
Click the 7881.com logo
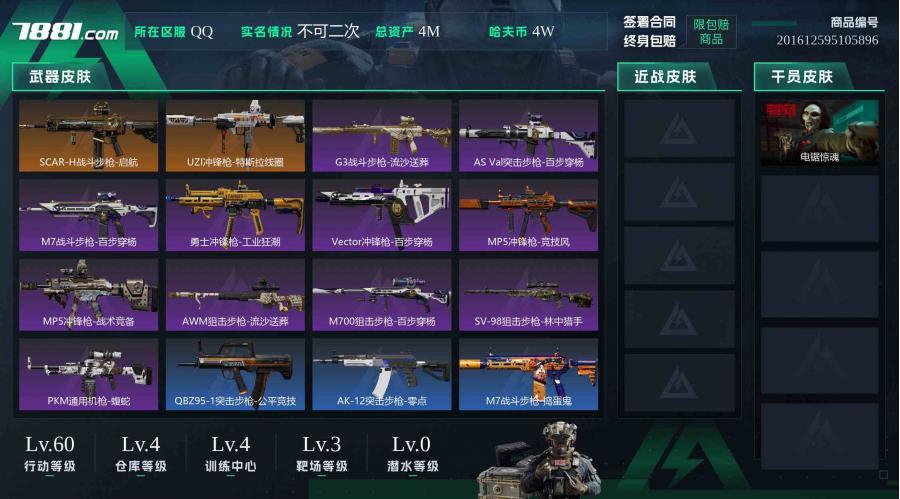[65, 31]
